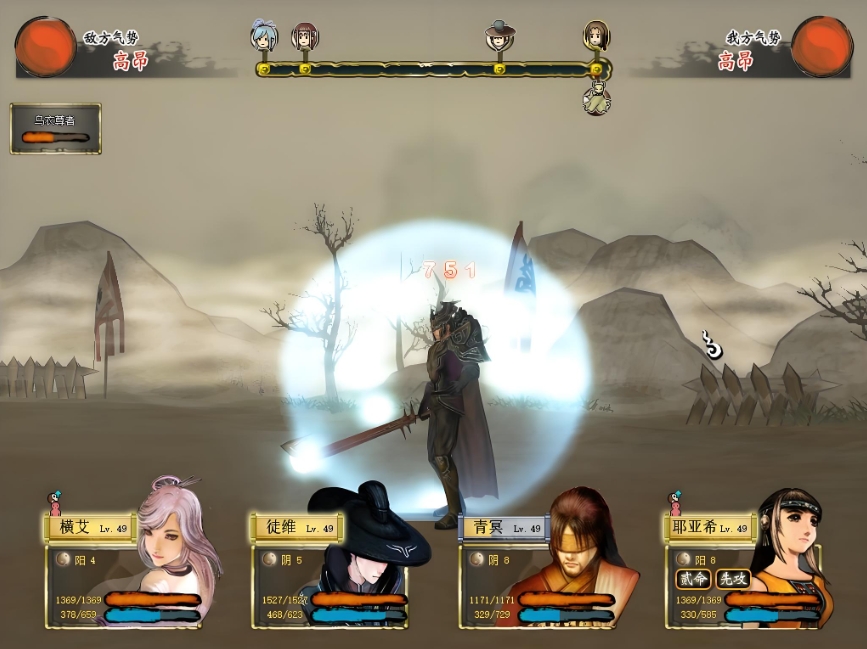
Task: Select the 乌衣尊者 enemy panel
Action: tap(56, 128)
